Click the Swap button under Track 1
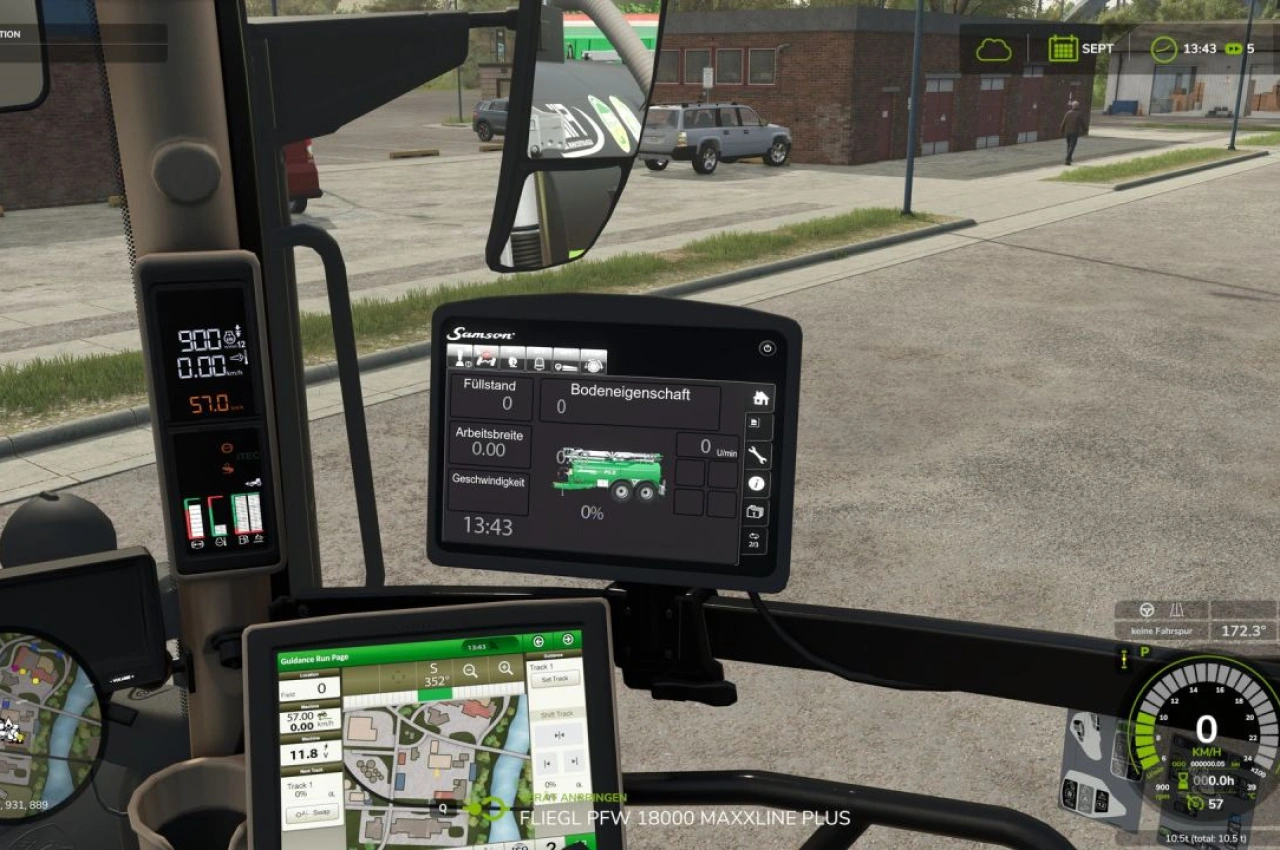Viewport: 1280px width, 850px height. pyautogui.click(x=311, y=812)
